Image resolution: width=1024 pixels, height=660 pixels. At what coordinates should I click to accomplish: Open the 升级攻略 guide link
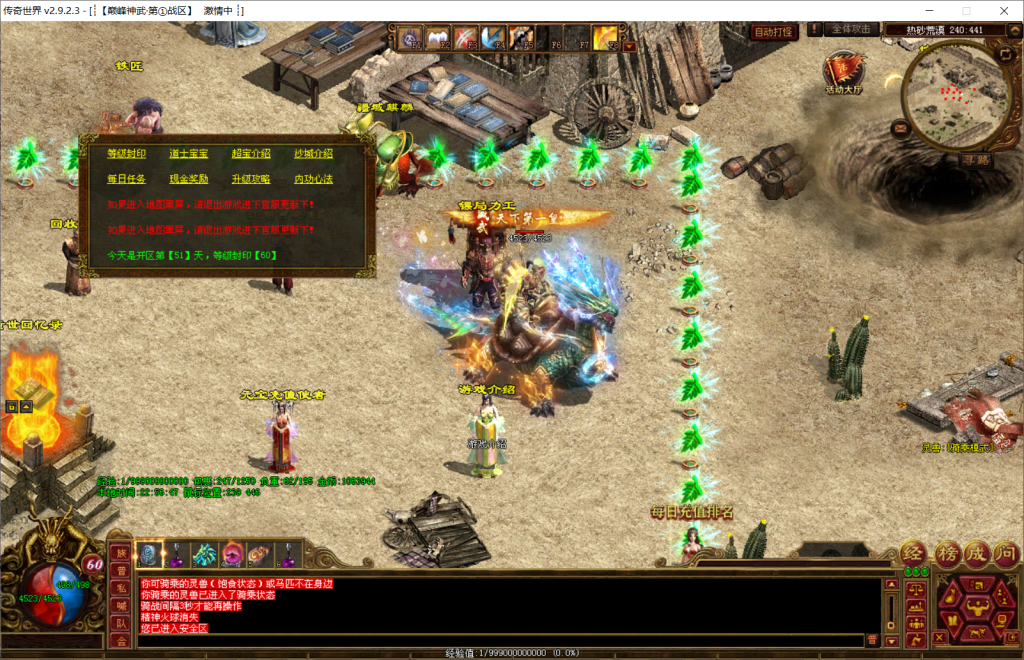[251, 179]
